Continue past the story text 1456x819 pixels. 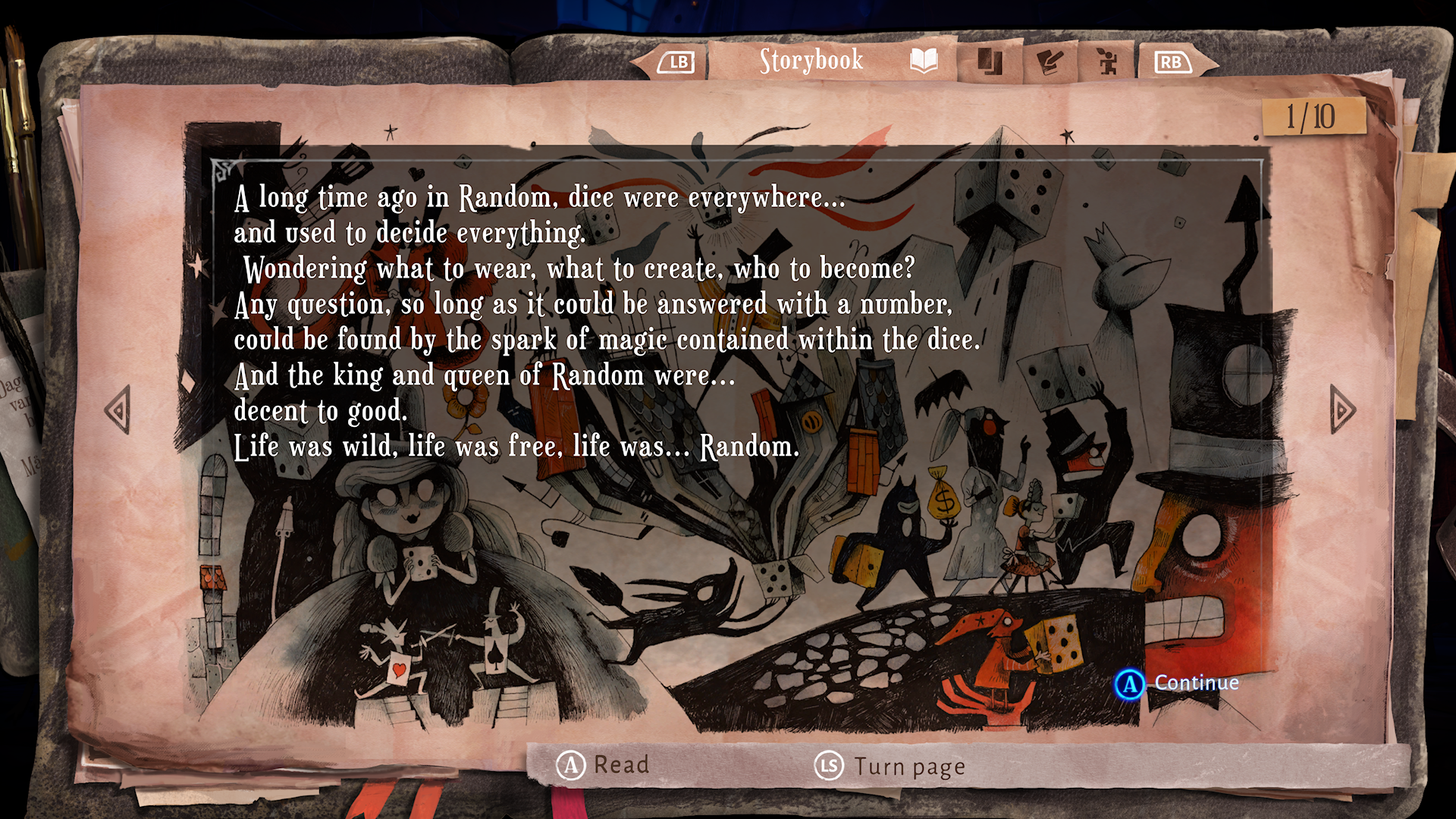[x=1177, y=683]
